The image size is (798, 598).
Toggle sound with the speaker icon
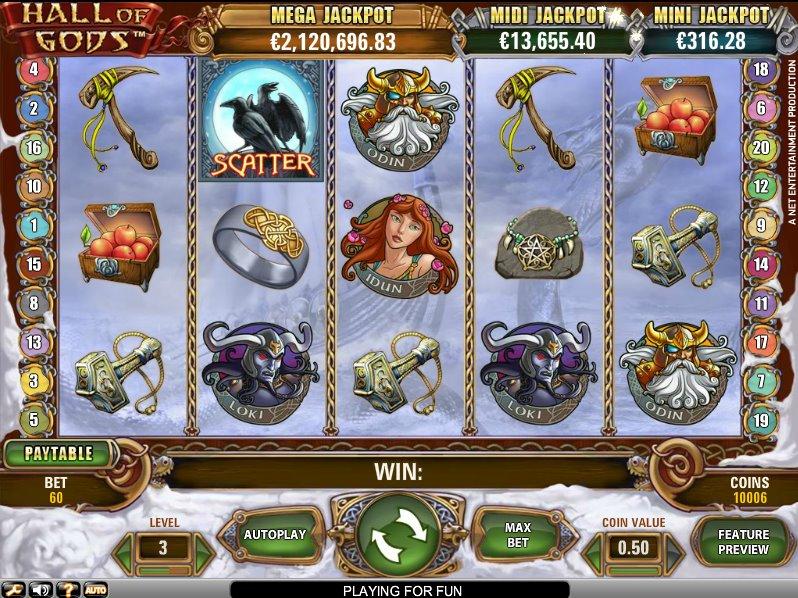pos(42,589)
